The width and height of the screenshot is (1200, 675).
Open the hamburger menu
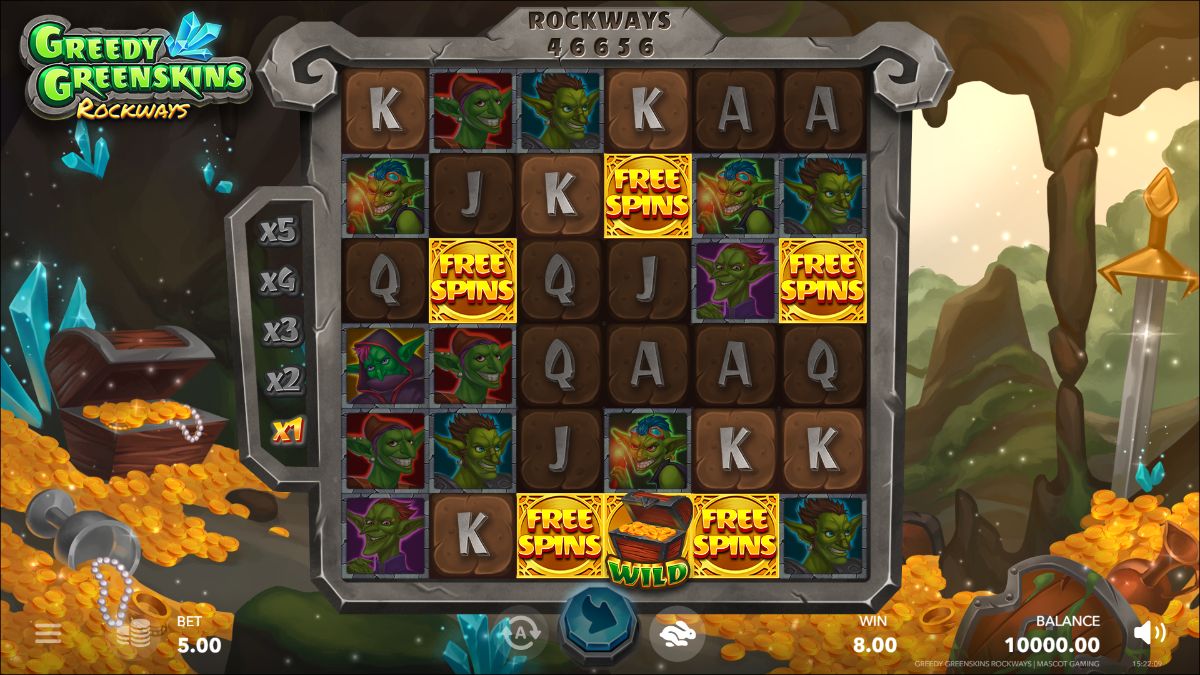tap(47, 633)
